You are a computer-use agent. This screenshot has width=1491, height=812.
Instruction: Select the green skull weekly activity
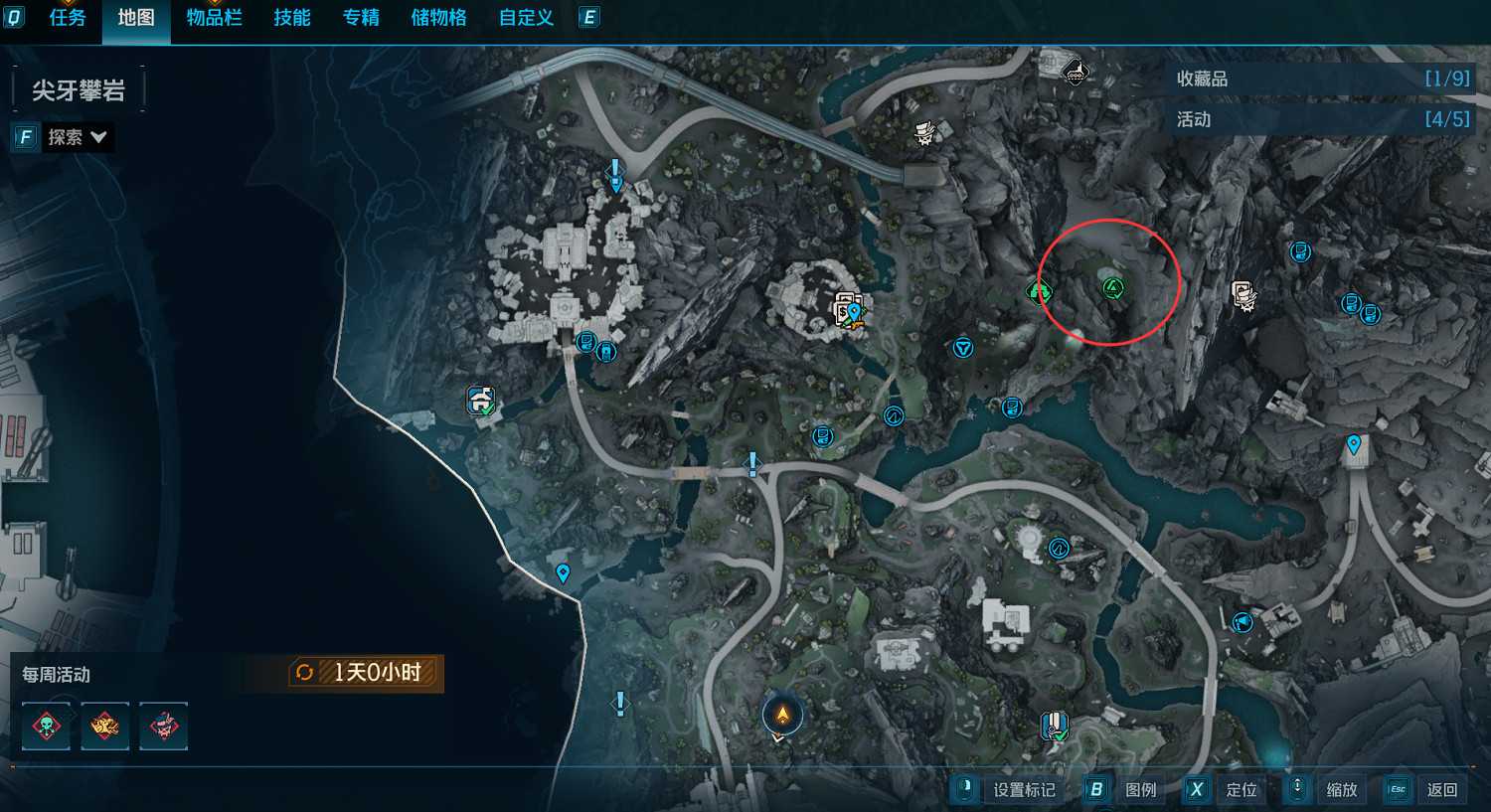pyautogui.click(x=47, y=726)
